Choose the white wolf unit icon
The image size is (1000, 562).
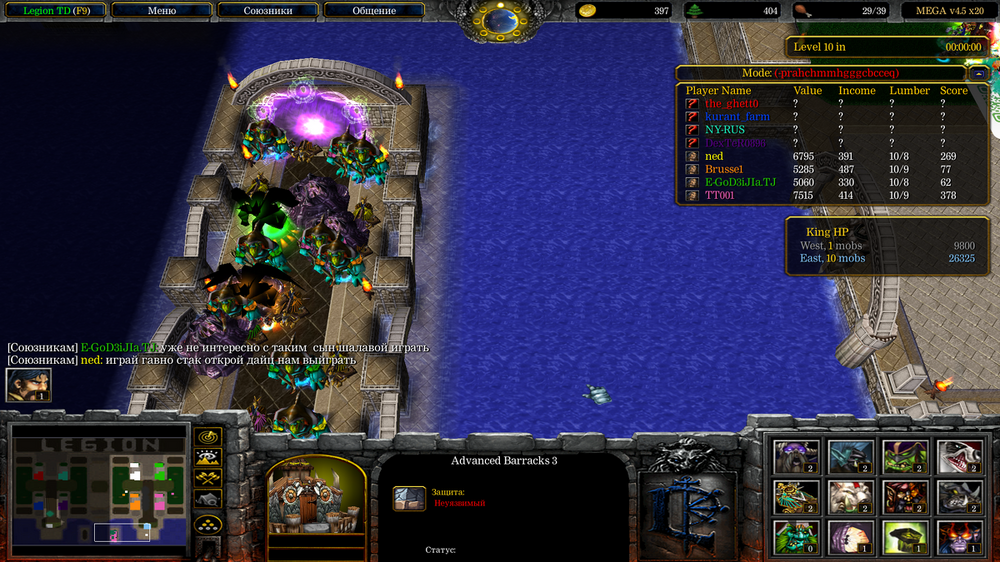[957, 456]
